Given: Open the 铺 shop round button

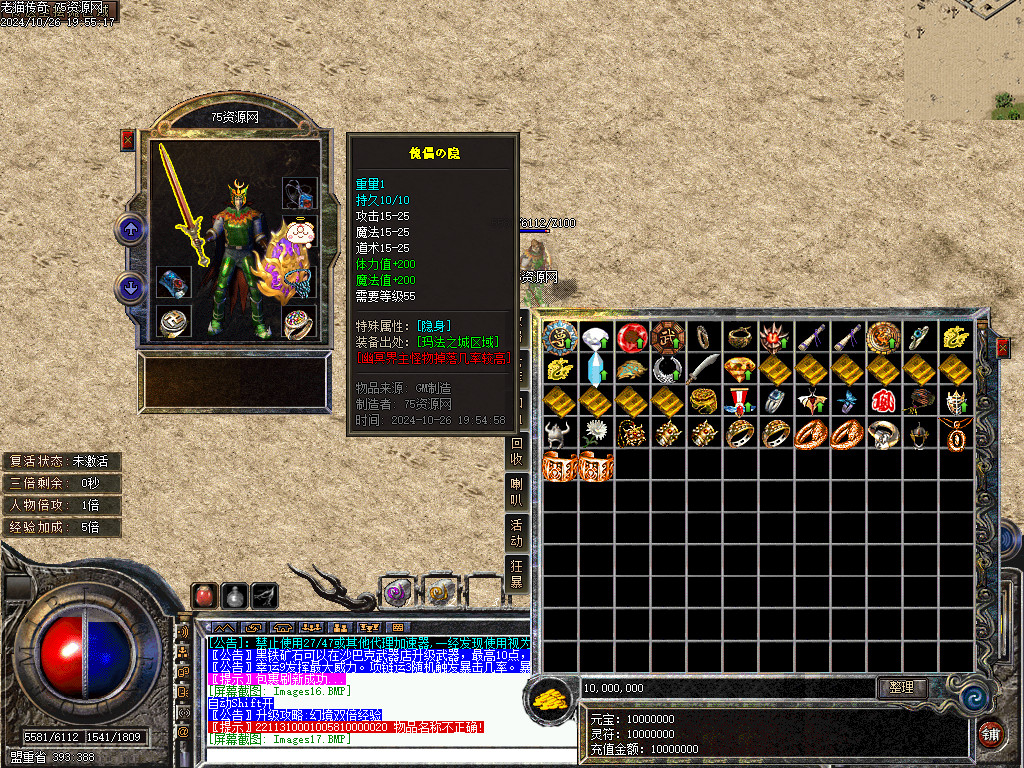Looking at the screenshot, I should click(x=991, y=733).
